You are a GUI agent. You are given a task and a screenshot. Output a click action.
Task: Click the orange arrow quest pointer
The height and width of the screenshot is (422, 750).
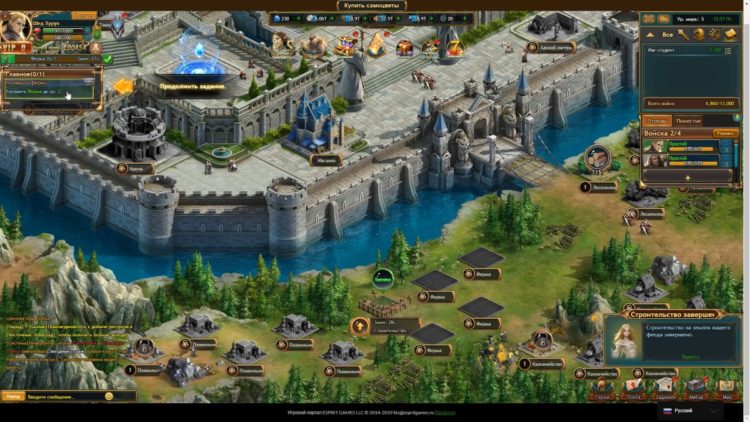click(123, 87)
